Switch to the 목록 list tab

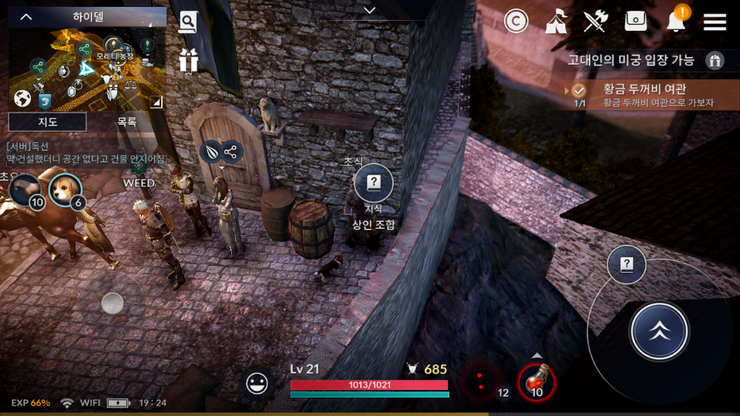coord(127,122)
